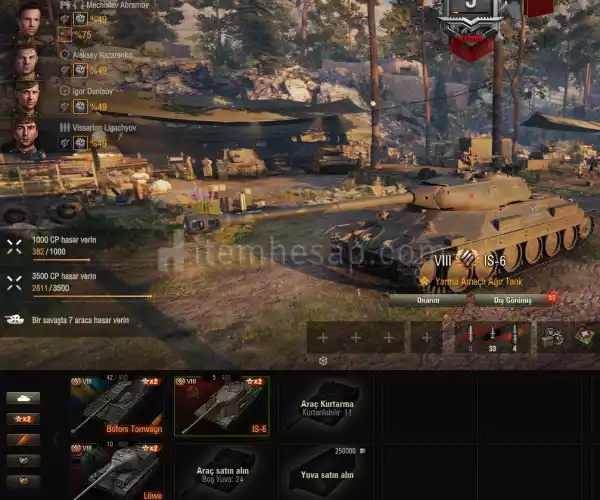Open the 3500 CP hasar verin mission
This screenshot has width=600, height=500.
pos(60,280)
